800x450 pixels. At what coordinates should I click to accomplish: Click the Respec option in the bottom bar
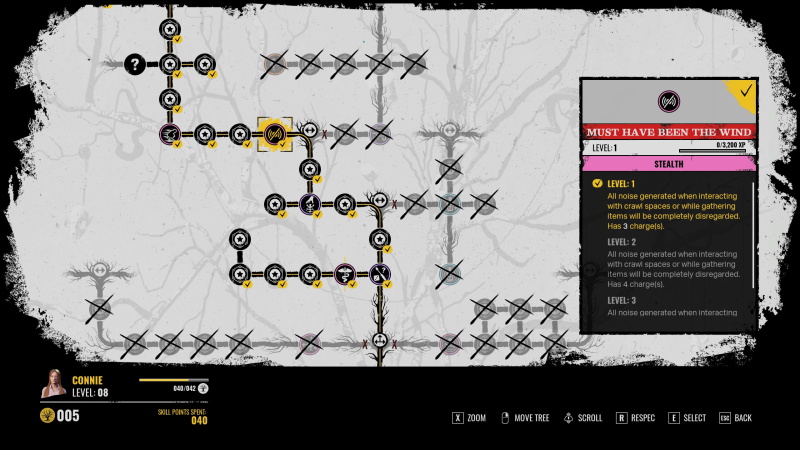click(637, 417)
